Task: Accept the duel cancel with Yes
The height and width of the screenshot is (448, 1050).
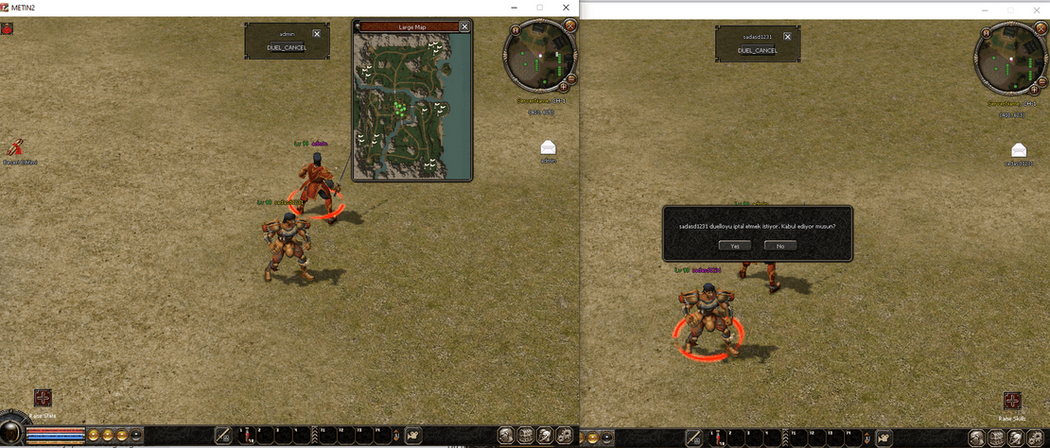Action: point(734,245)
